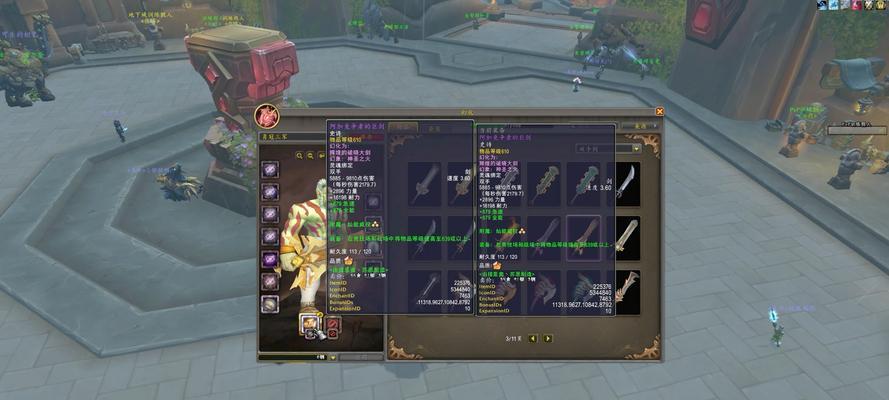Image resolution: width=889 pixels, height=400 pixels.
Task: Select the highlighted main-hand weapon slot
Action: [x=309, y=325]
